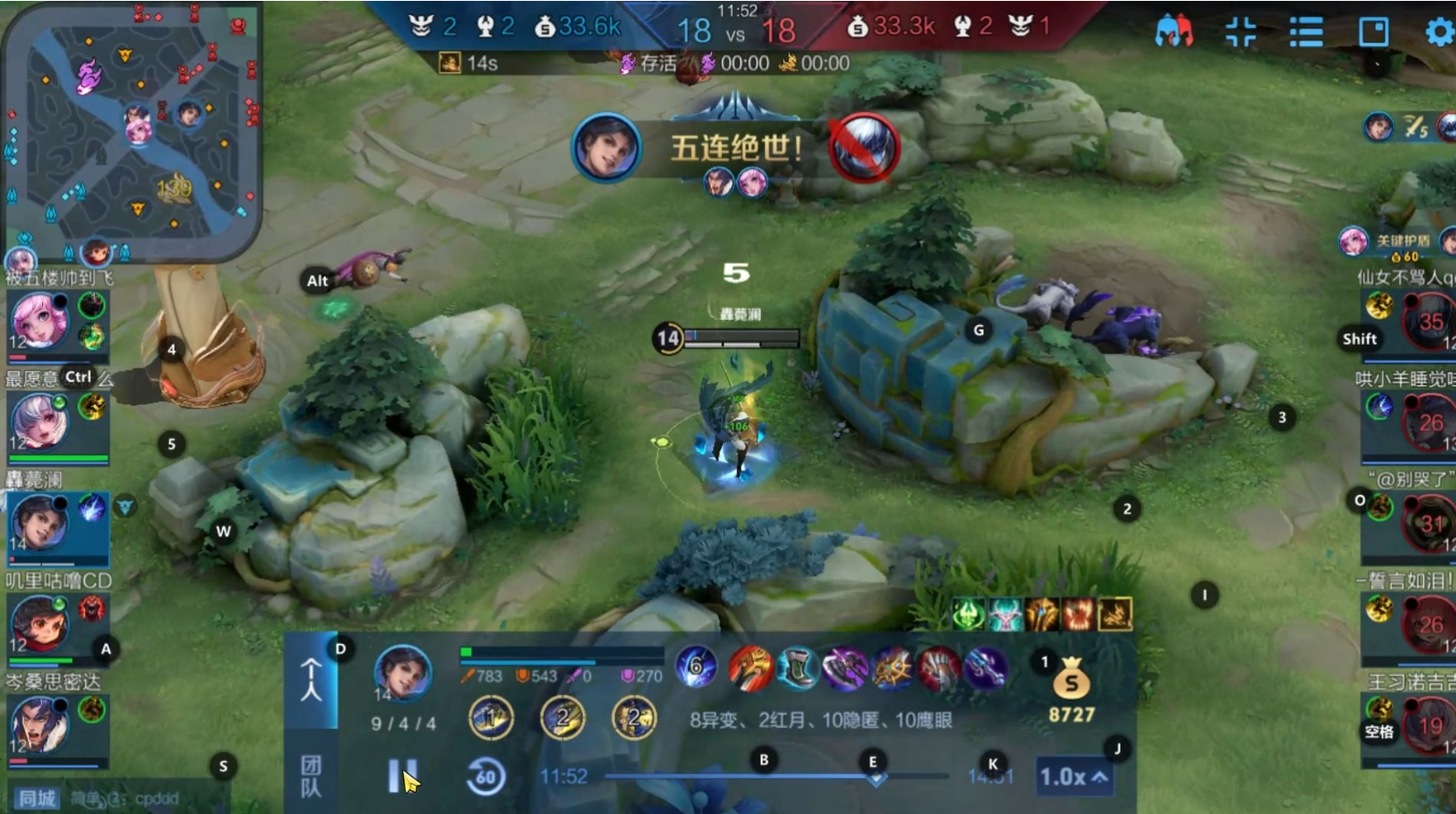The width and height of the screenshot is (1456, 814).
Task: Switch to the 团队 team tab
Action: click(311, 775)
